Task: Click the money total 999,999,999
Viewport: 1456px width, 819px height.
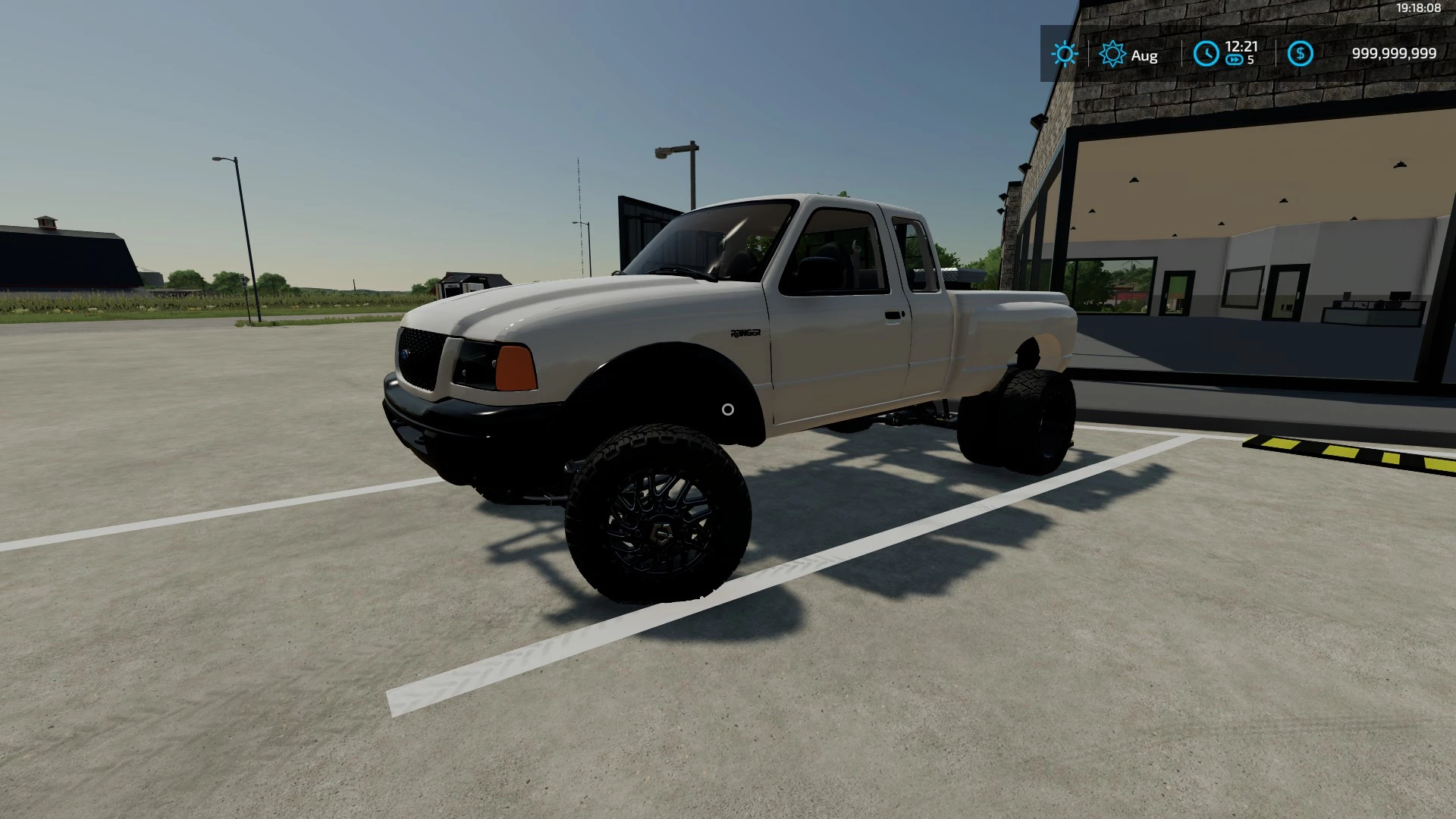Action: (1394, 52)
